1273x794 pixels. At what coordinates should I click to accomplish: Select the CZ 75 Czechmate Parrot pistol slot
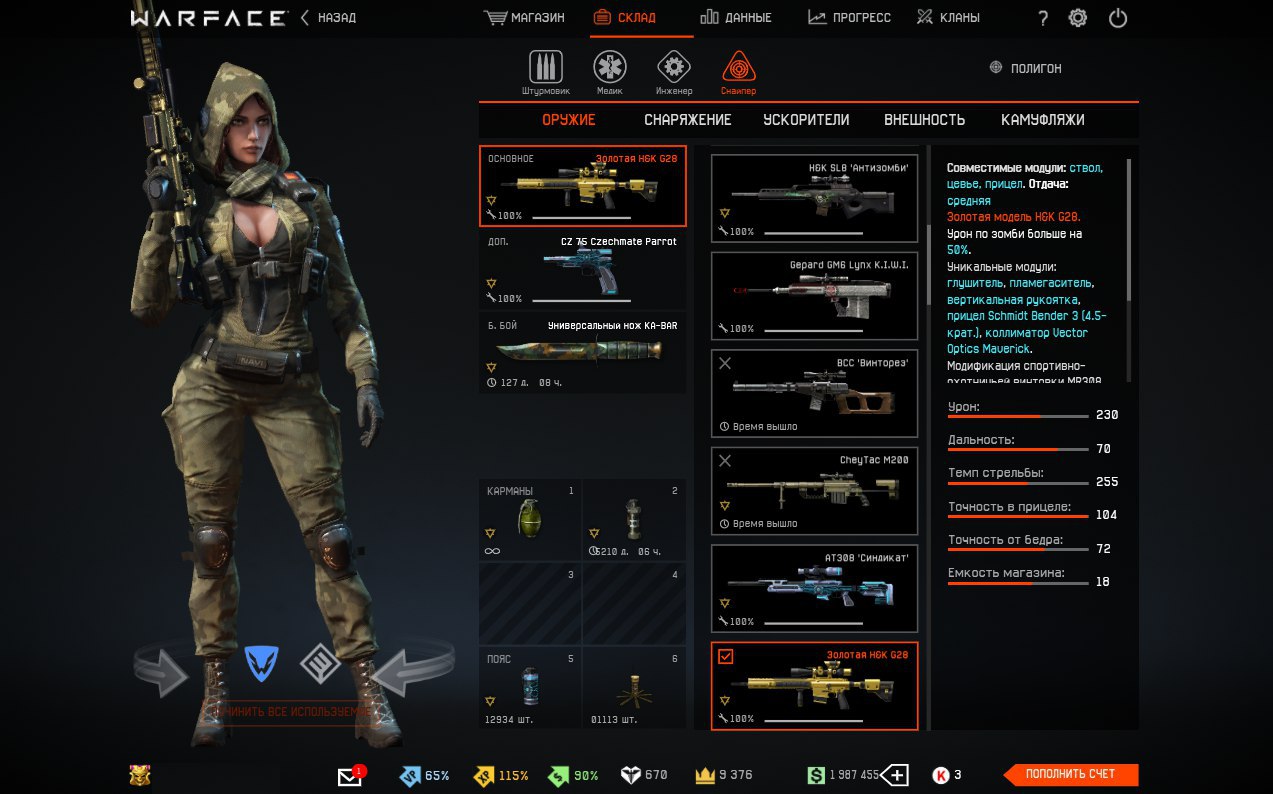pyautogui.click(x=582, y=271)
